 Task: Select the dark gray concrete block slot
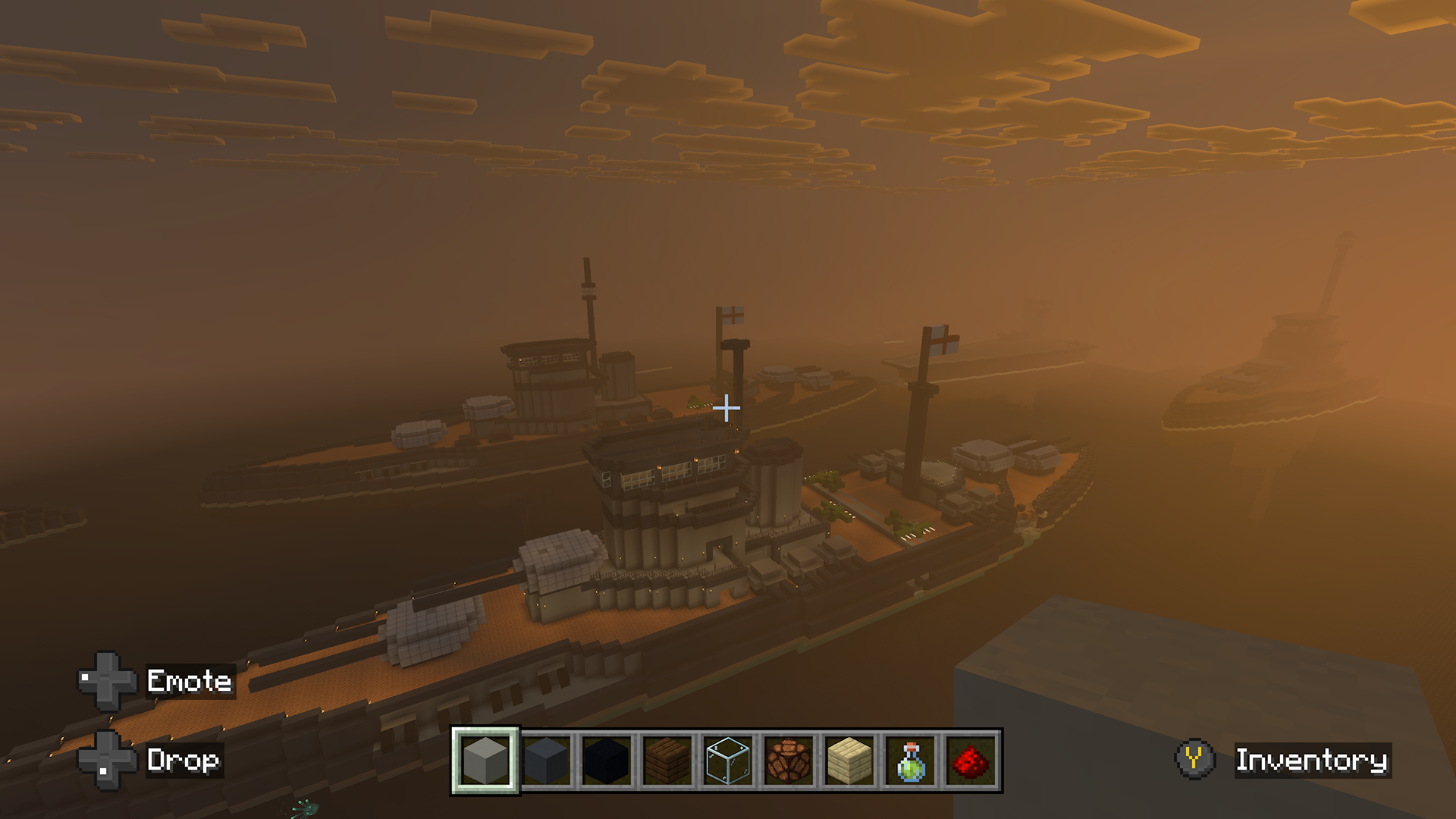coord(546,761)
